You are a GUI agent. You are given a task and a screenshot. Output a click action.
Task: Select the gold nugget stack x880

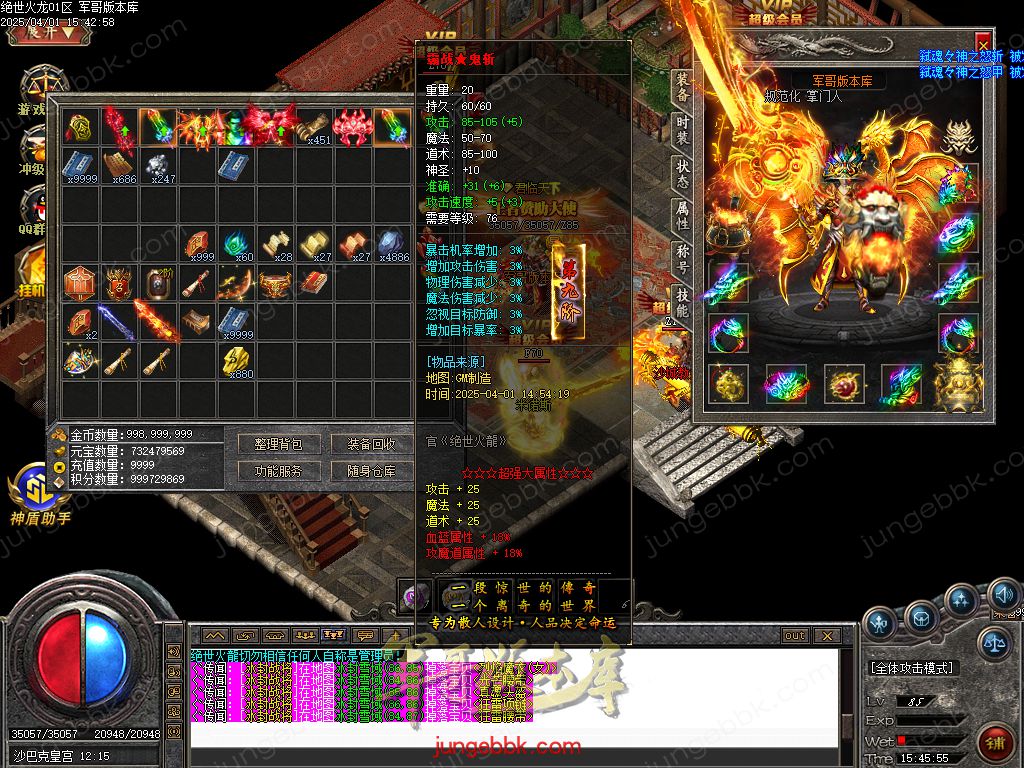236,359
